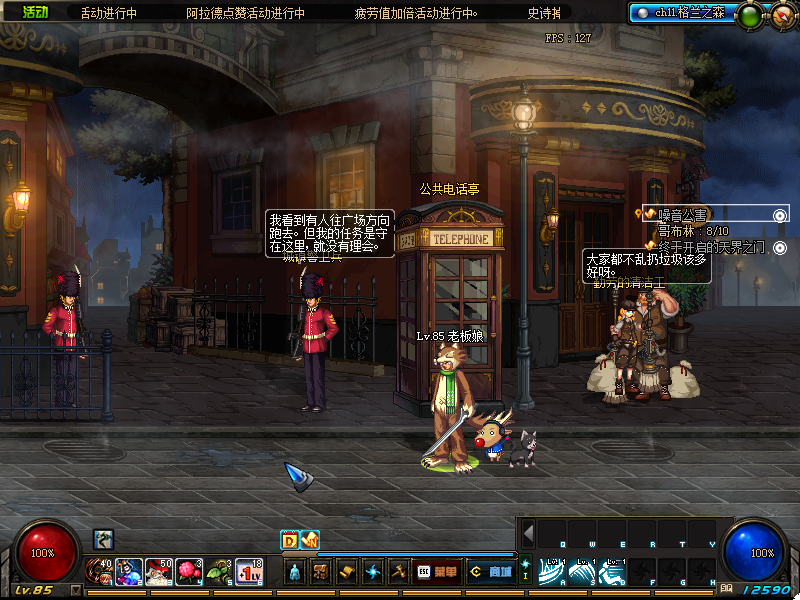The width and height of the screenshot is (800, 600).
Task: Activate the skill in the A slot
Action: (553, 571)
